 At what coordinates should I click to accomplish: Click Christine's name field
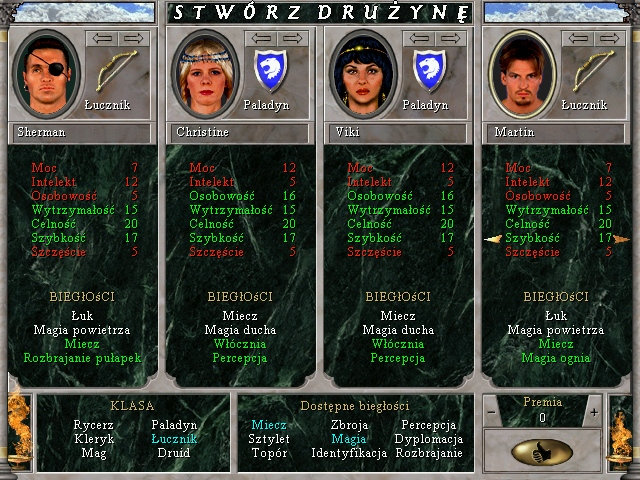point(240,132)
